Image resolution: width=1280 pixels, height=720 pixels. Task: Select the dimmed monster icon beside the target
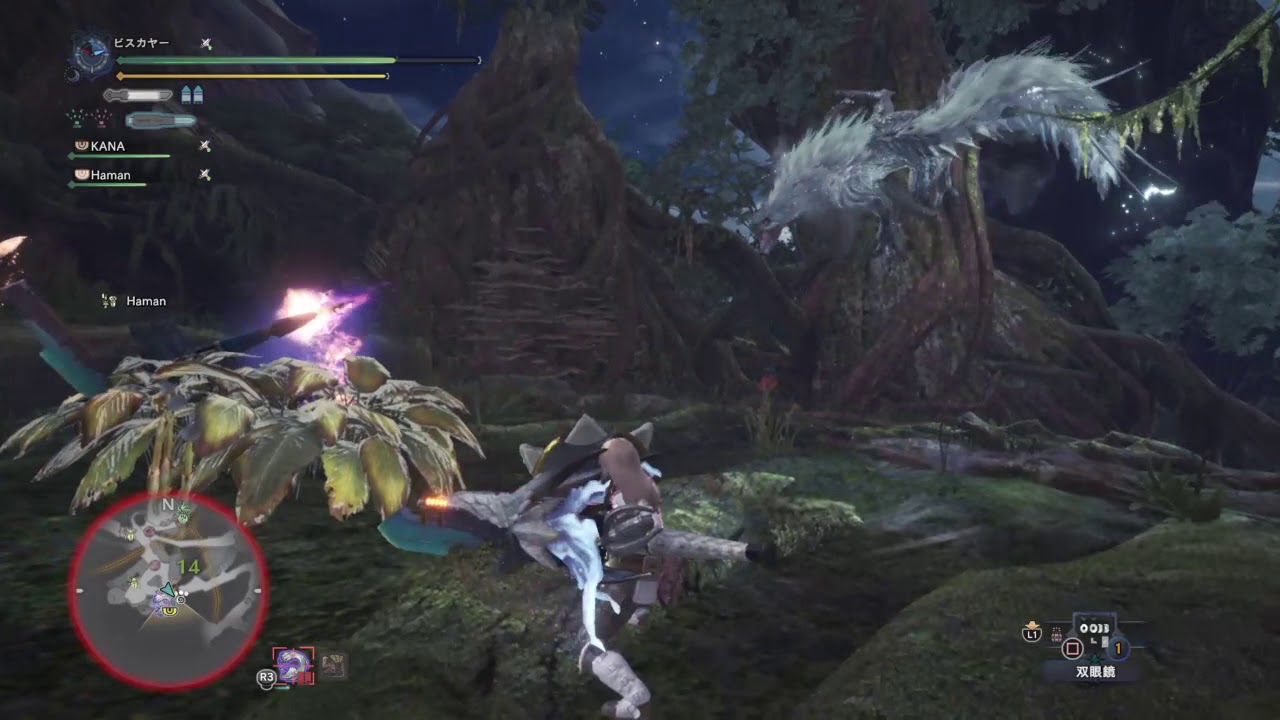point(333,665)
